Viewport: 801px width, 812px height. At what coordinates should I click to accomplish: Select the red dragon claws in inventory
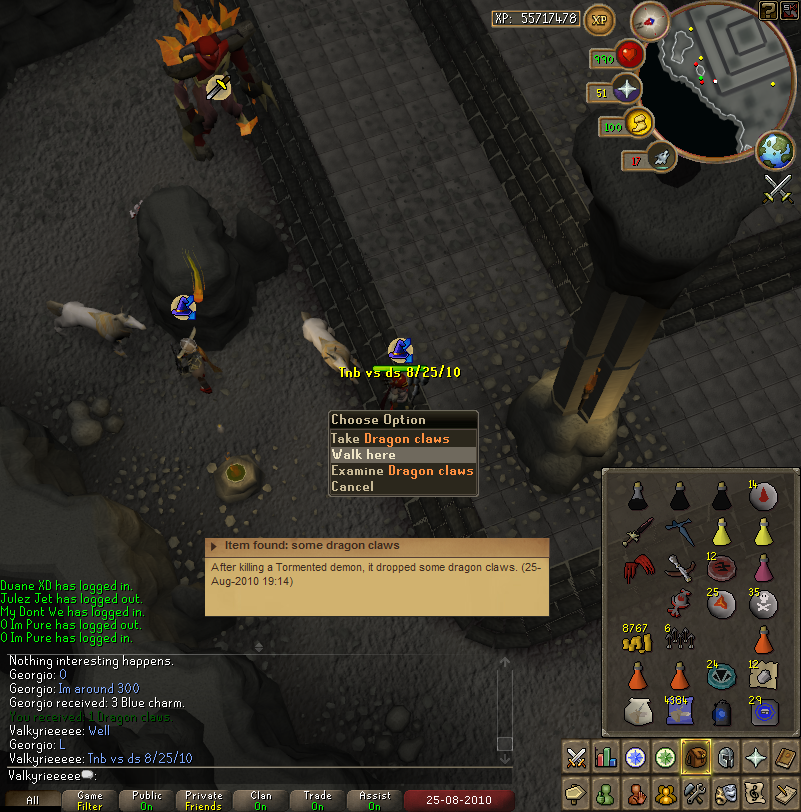(636, 569)
